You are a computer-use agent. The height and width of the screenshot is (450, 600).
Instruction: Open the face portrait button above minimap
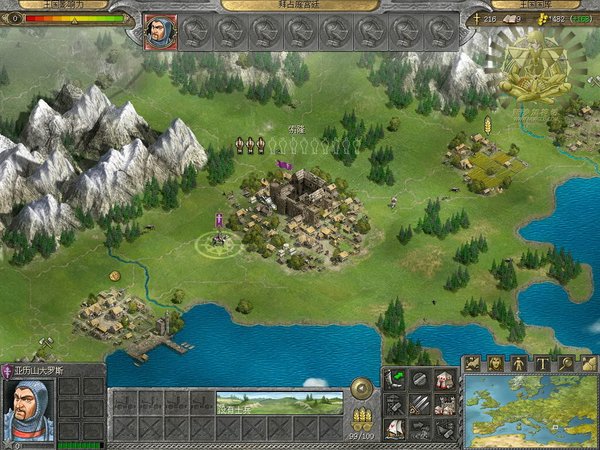(494, 363)
